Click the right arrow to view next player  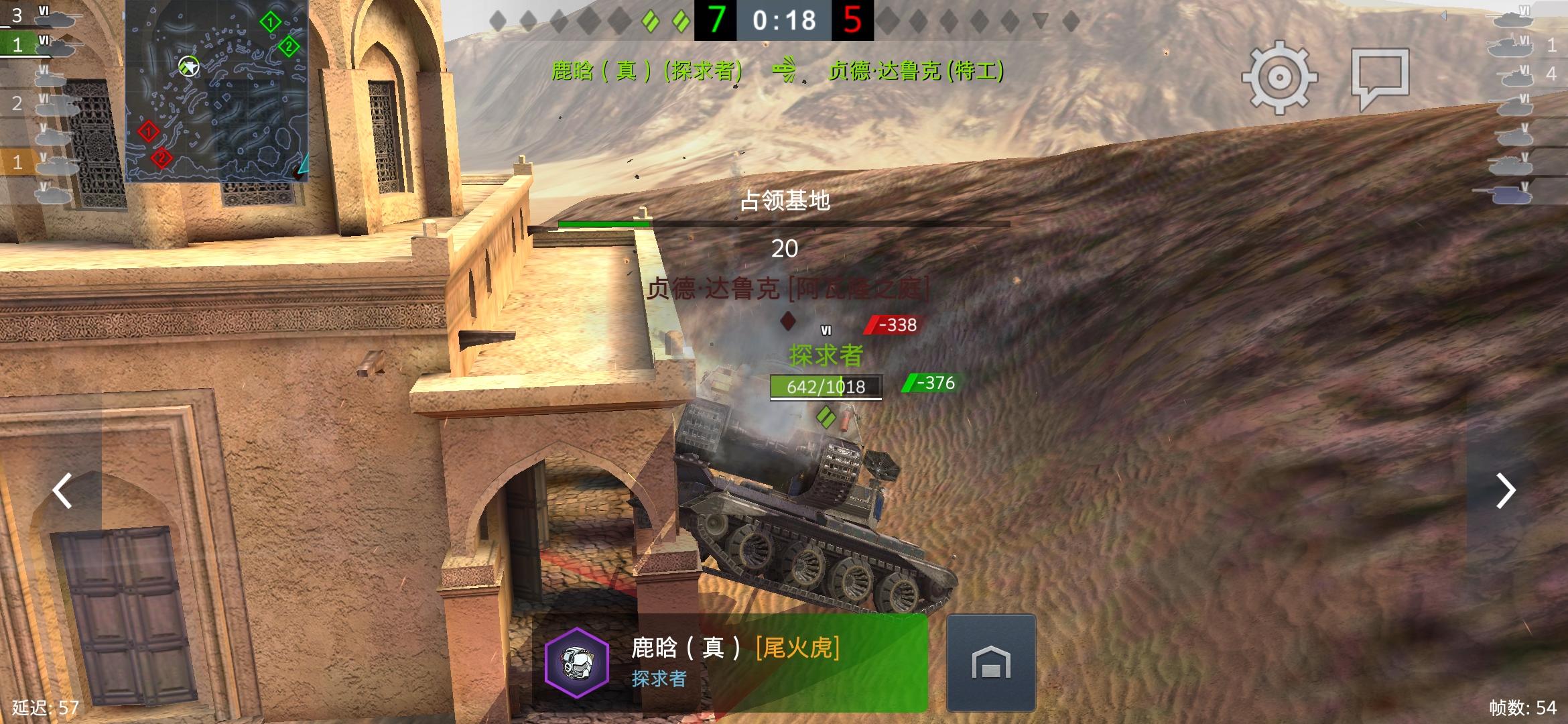click(x=1506, y=491)
